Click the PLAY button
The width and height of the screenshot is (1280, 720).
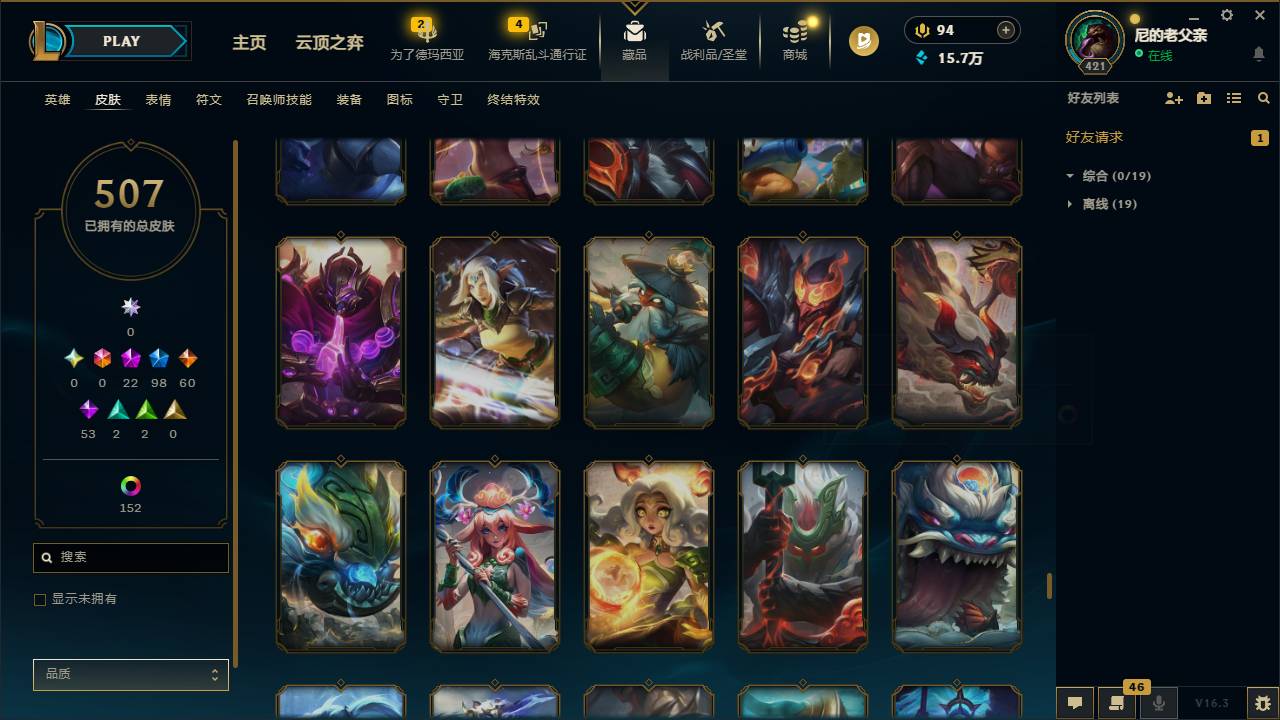pos(121,41)
